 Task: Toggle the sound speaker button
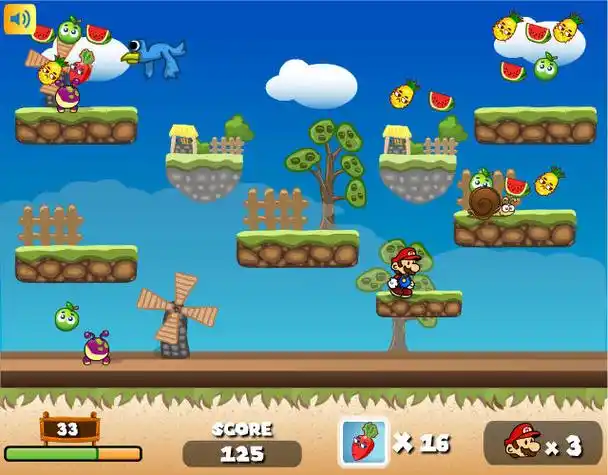(19, 19)
